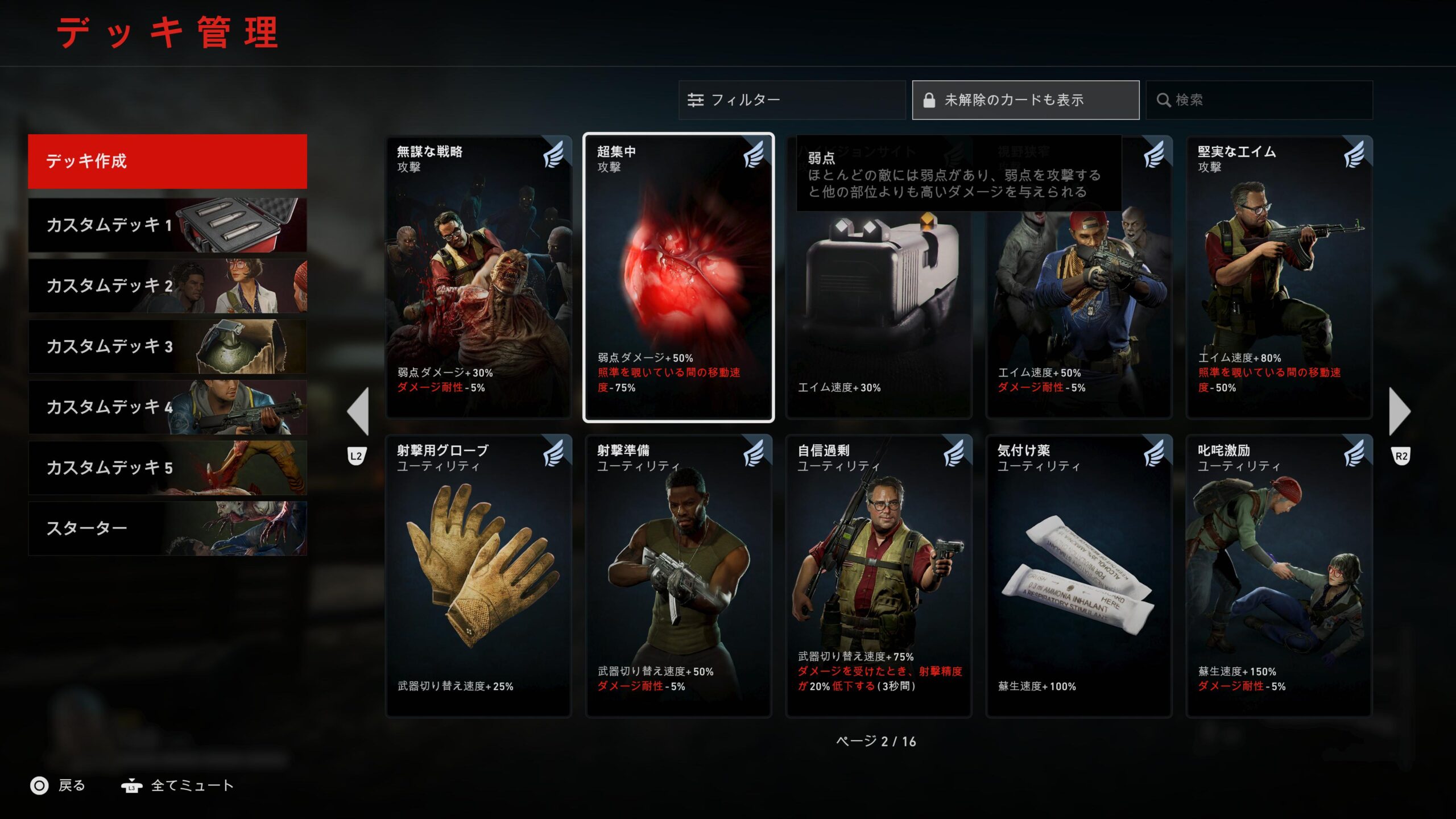Toggle 未解除のカードも表示
Image resolution: width=1456 pixels, height=819 pixels.
click(x=1025, y=100)
